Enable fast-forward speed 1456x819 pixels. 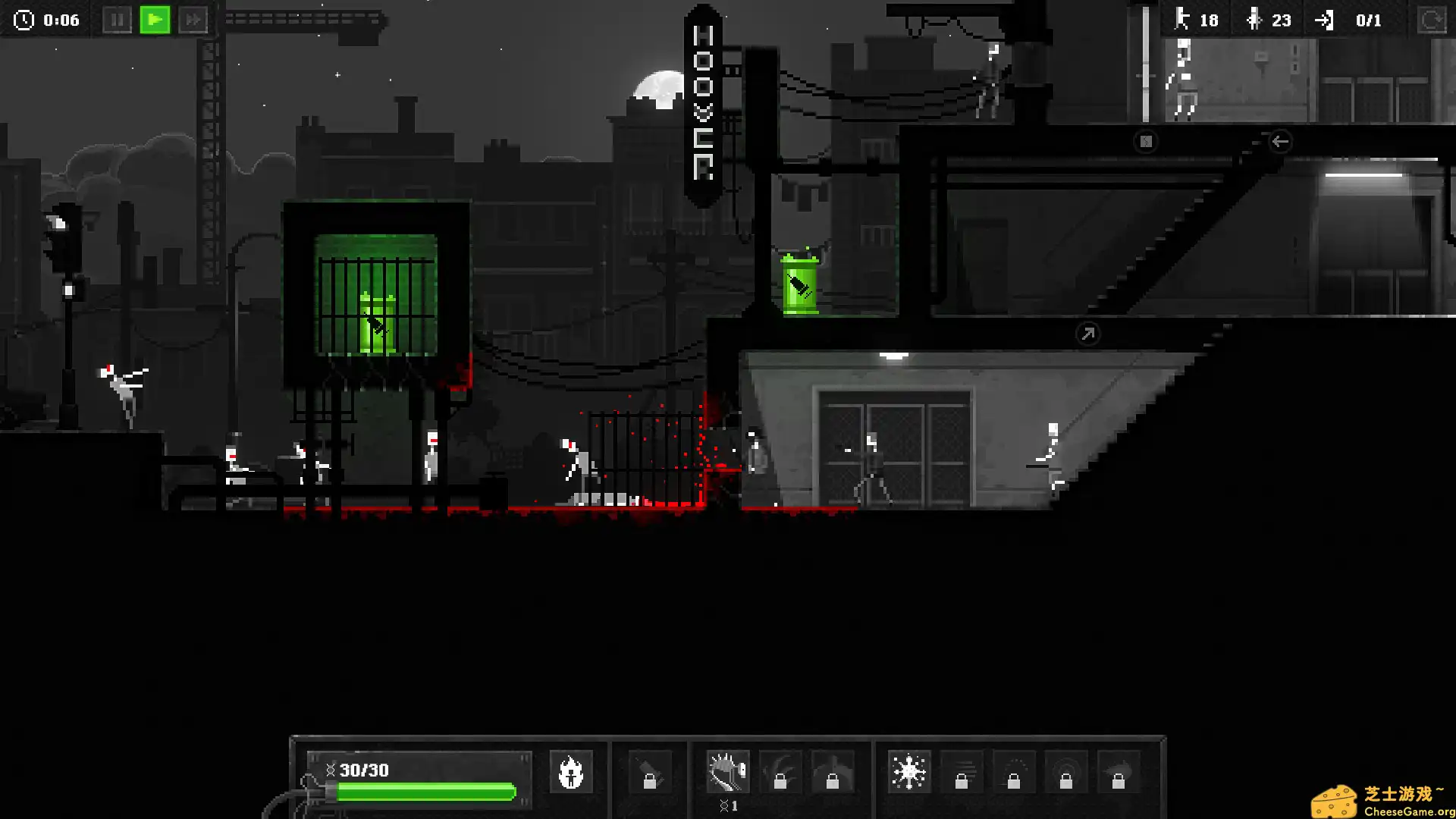(193, 20)
